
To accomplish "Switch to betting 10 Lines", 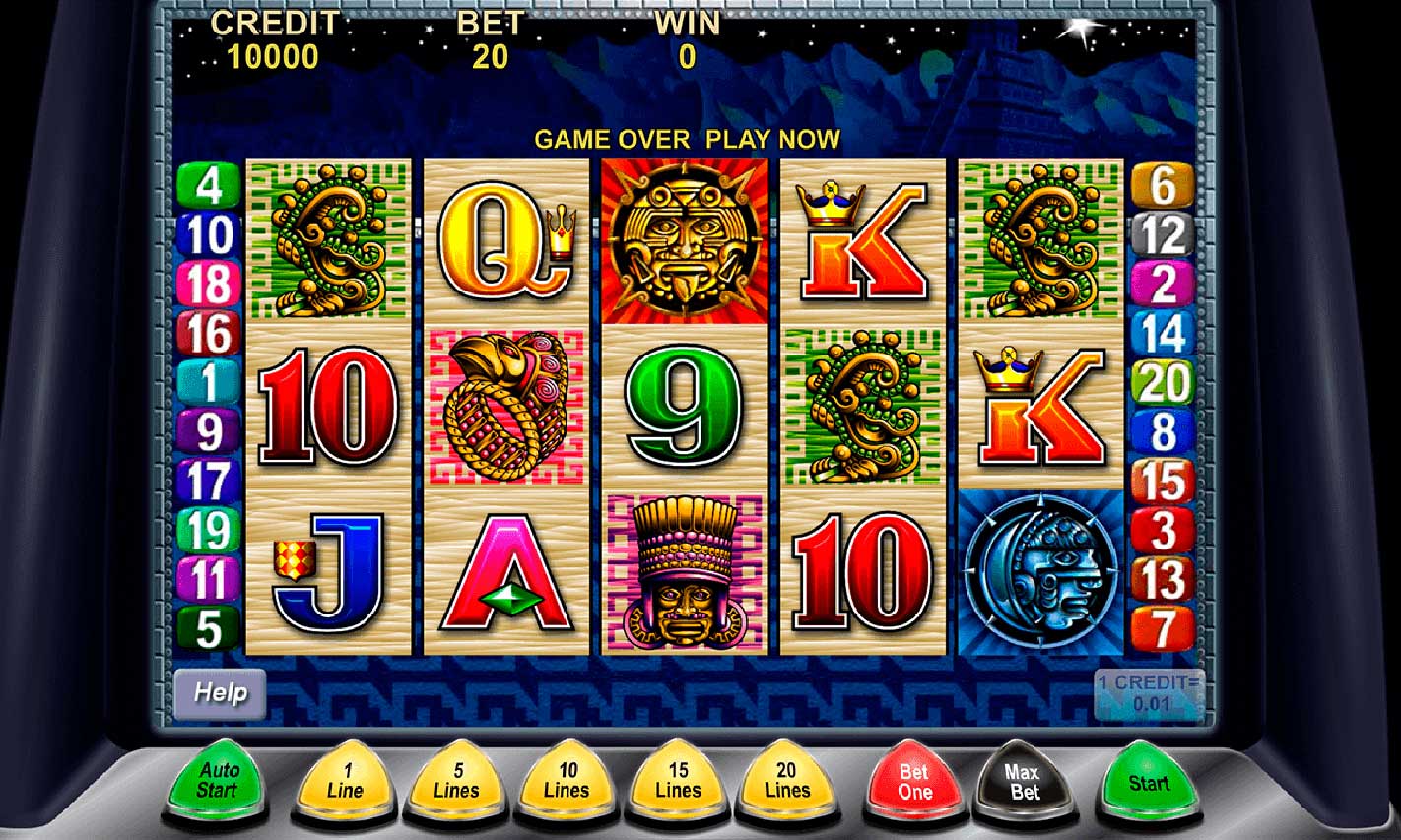I will pyautogui.click(x=566, y=779).
